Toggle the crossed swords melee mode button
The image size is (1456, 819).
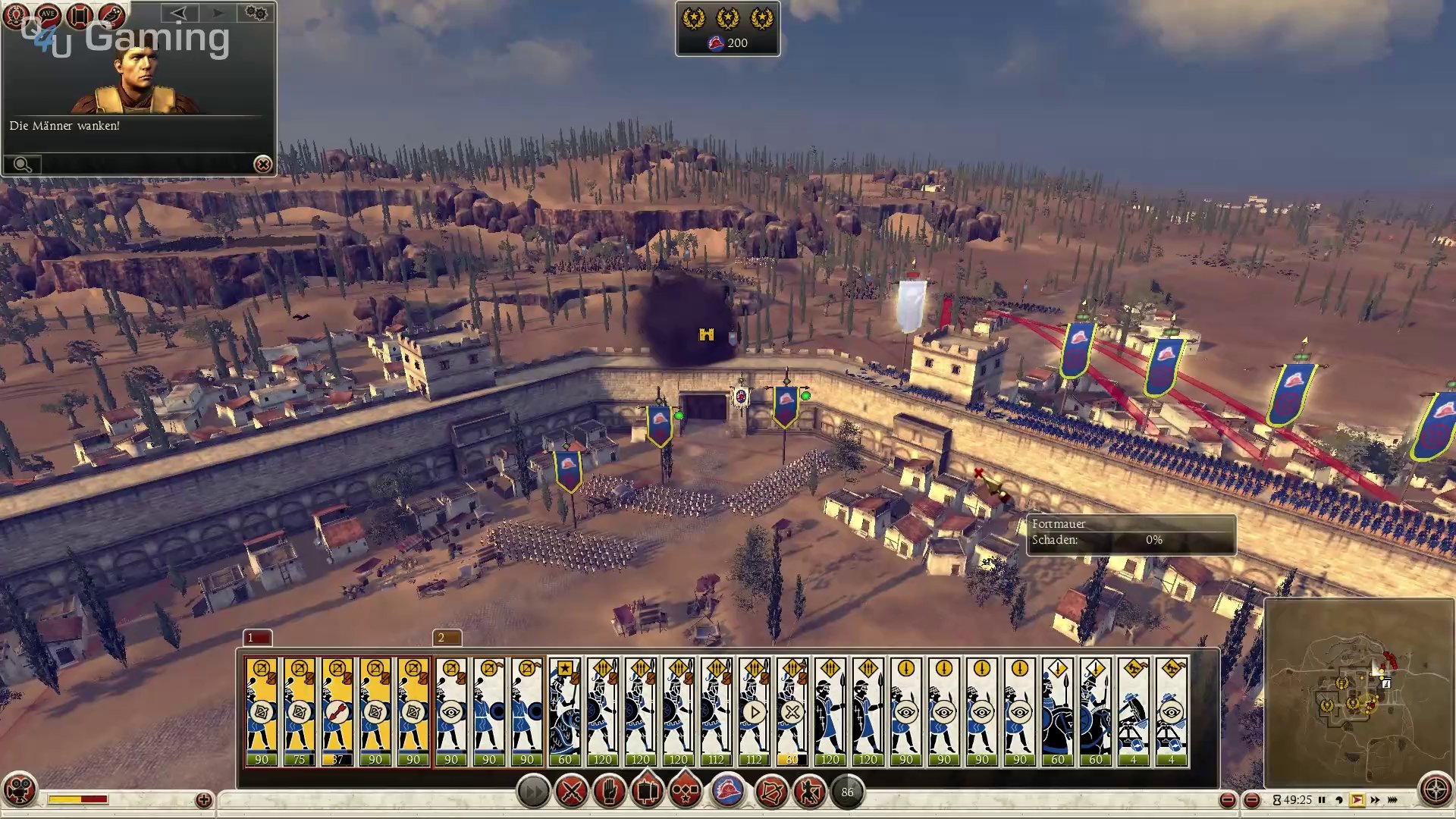(x=571, y=792)
